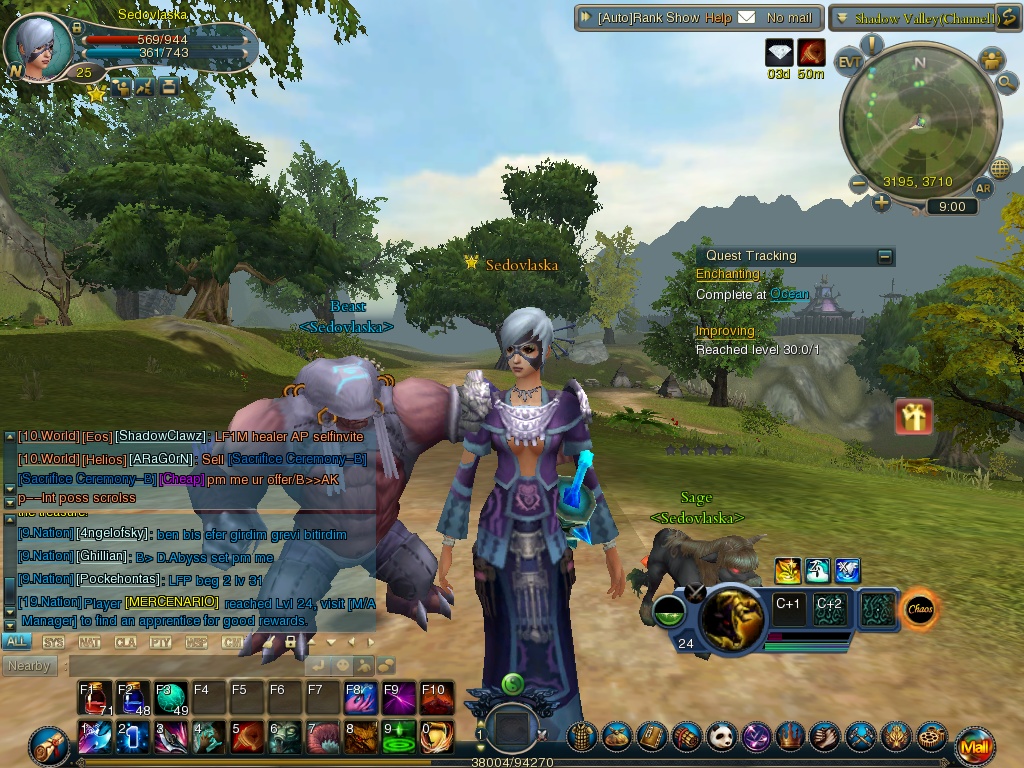Click the EVT events button
This screenshot has height=768, width=1024.
[x=850, y=60]
